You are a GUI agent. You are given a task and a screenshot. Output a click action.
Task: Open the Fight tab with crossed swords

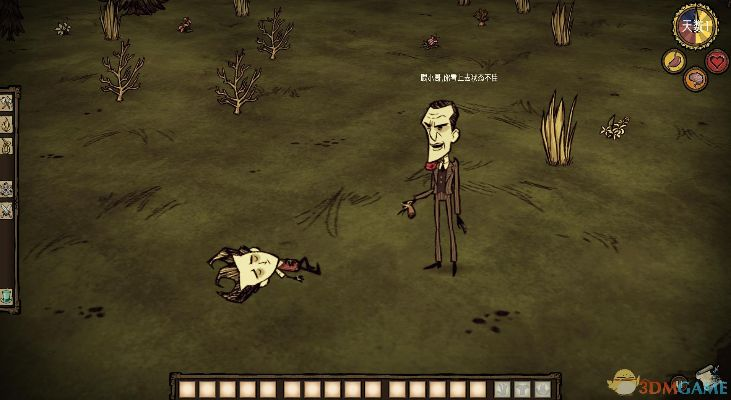point(6,209)
